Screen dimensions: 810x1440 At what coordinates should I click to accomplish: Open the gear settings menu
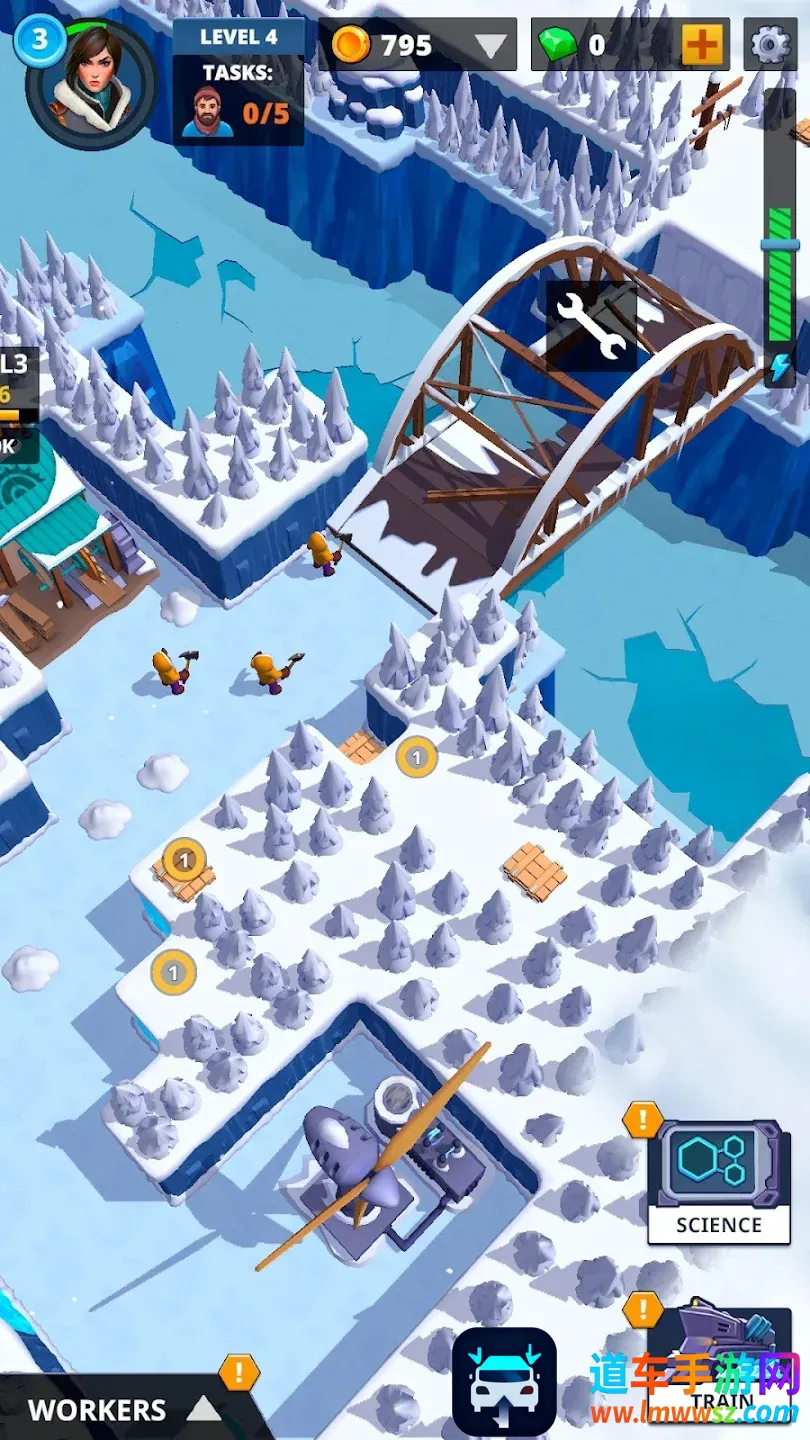tap(770, 45)
